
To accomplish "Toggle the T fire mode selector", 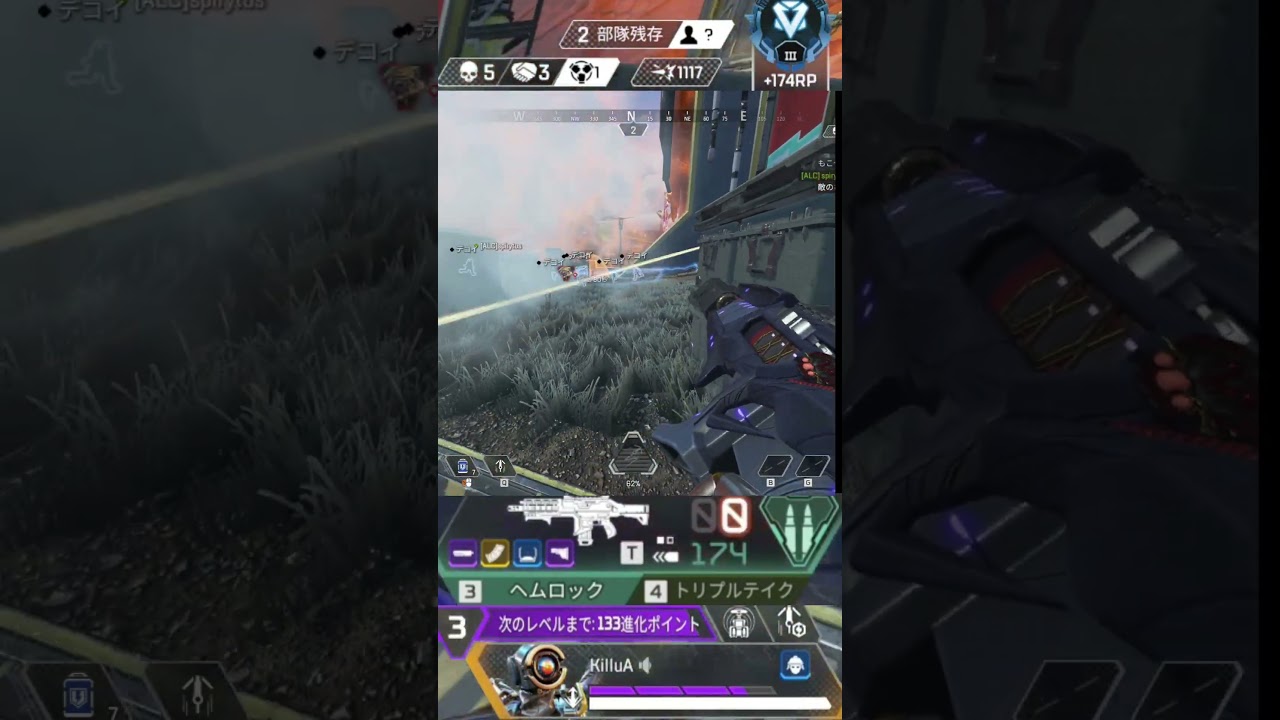I will (x=631, y=554).
